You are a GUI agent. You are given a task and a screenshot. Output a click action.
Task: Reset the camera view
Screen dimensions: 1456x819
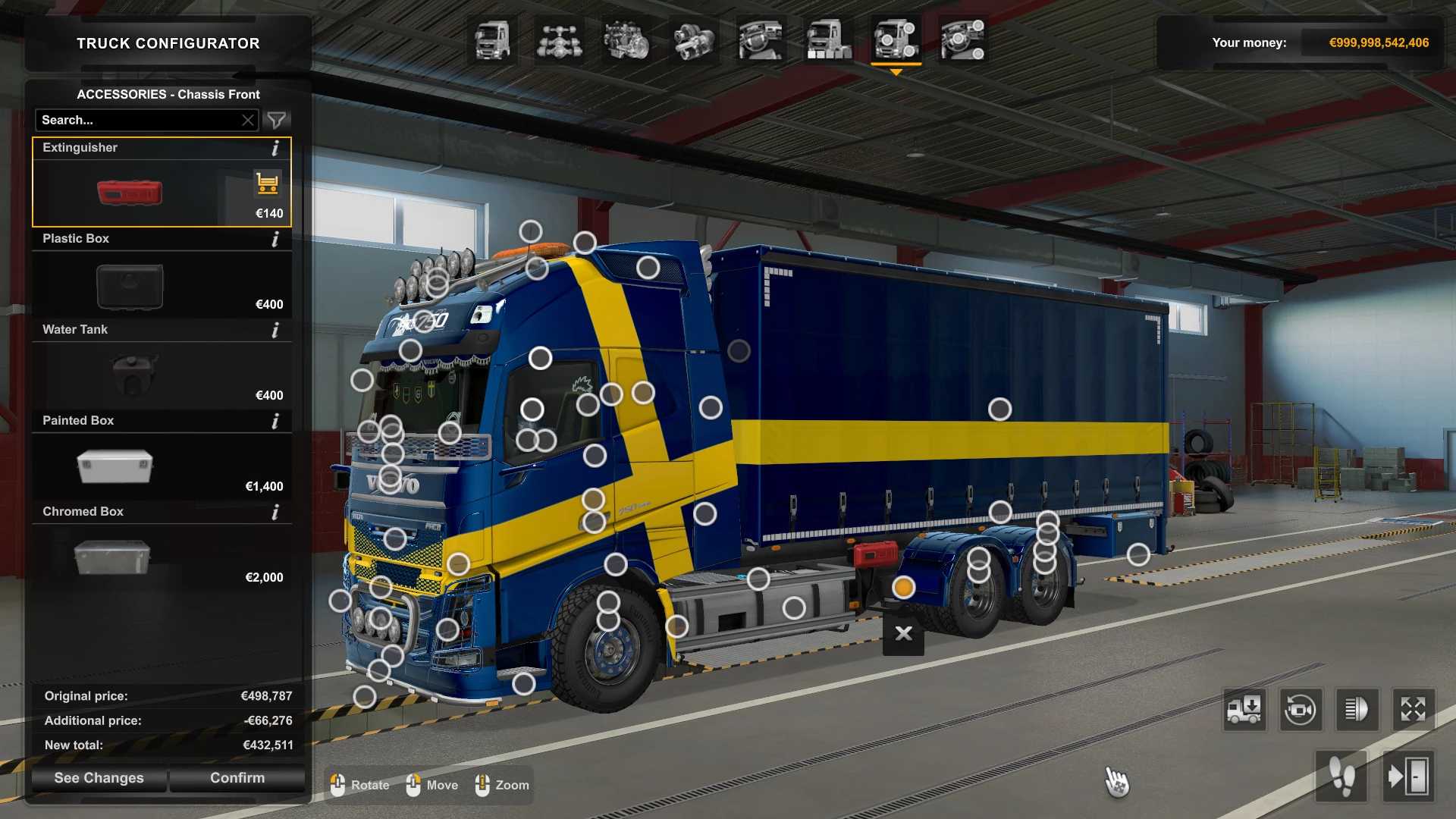(x=1300, y=710)
